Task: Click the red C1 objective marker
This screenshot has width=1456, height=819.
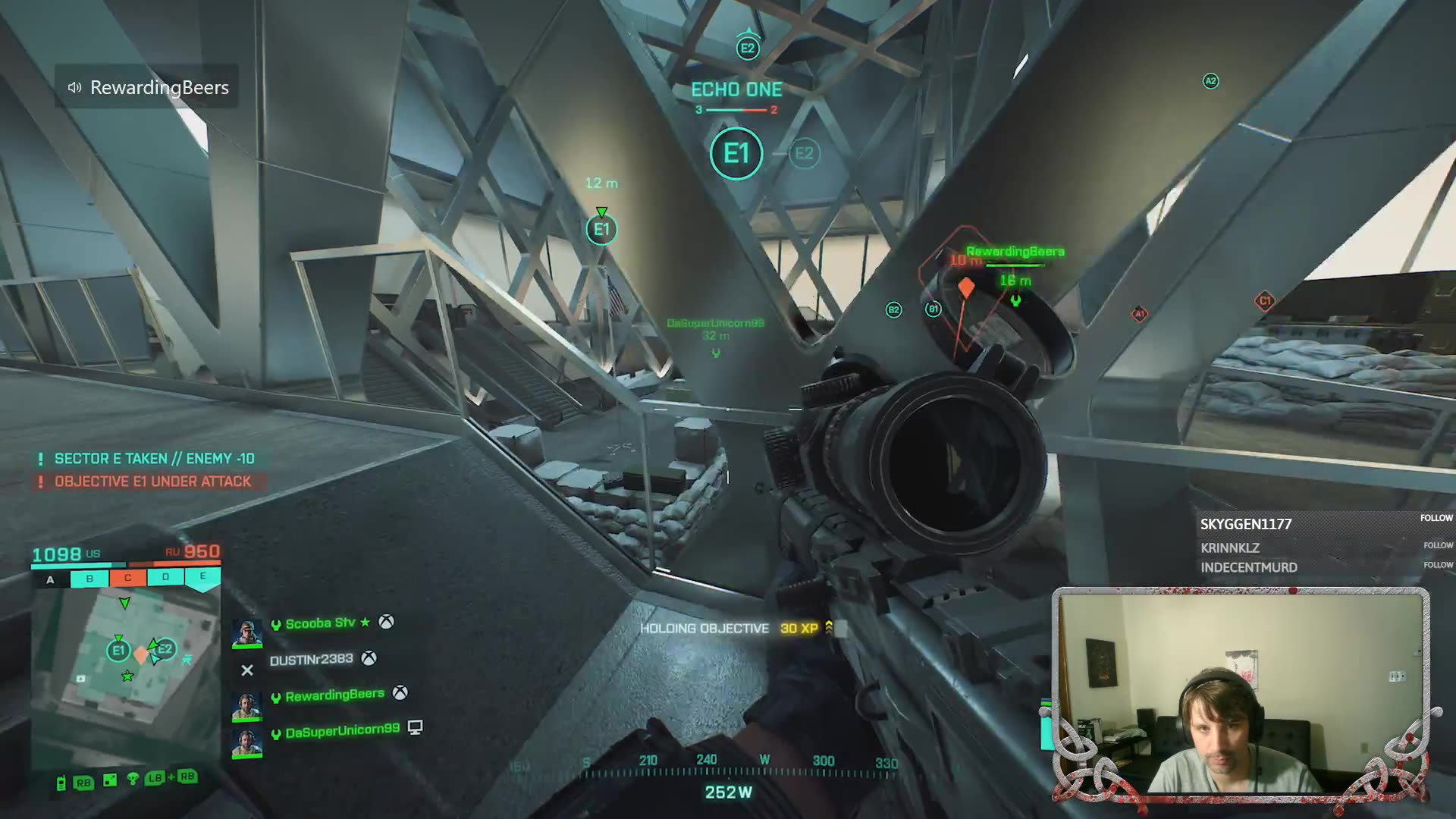Action: pos(1264,301)
